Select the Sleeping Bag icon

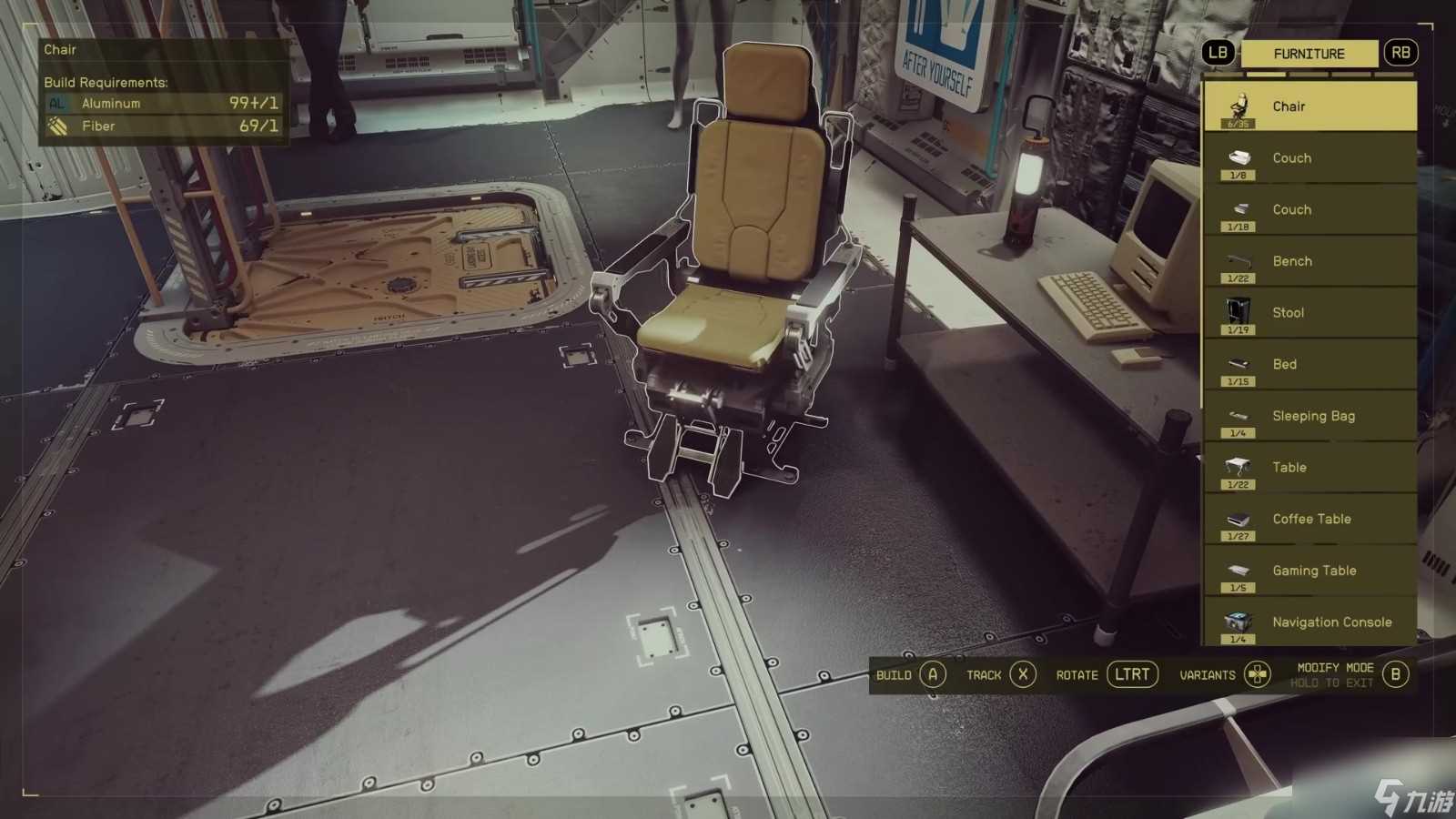tap(1236, 416)
